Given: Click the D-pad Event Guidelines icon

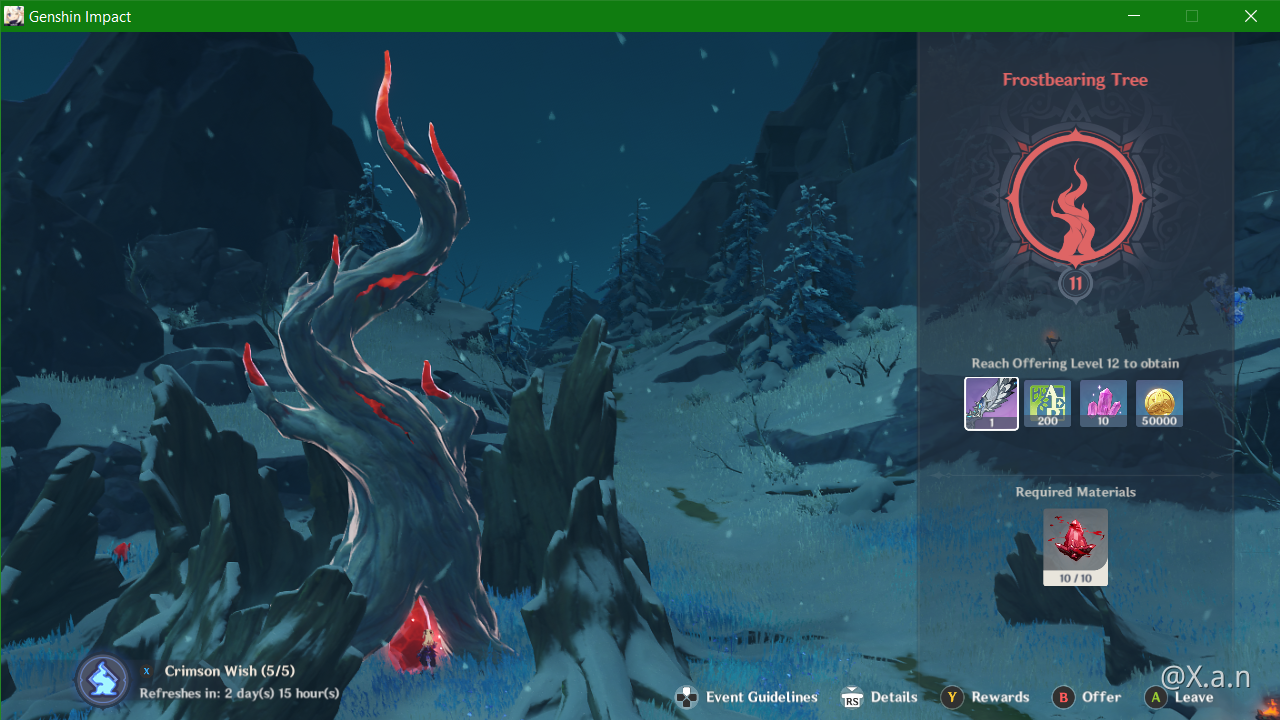Looking at the screenshot, I should click(687, 696).
